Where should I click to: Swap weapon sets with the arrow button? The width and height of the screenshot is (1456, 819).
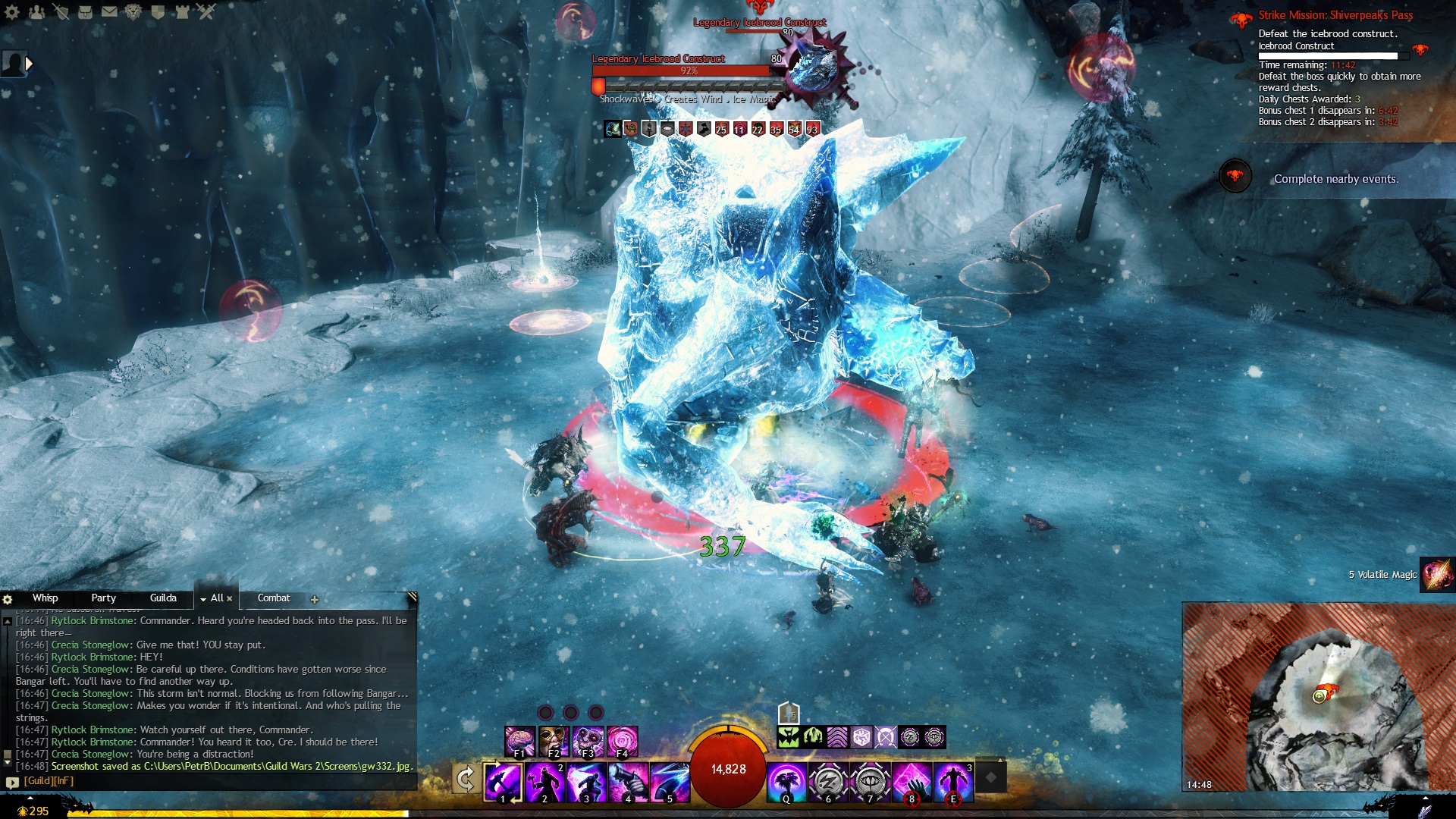[x=465, y=779]
